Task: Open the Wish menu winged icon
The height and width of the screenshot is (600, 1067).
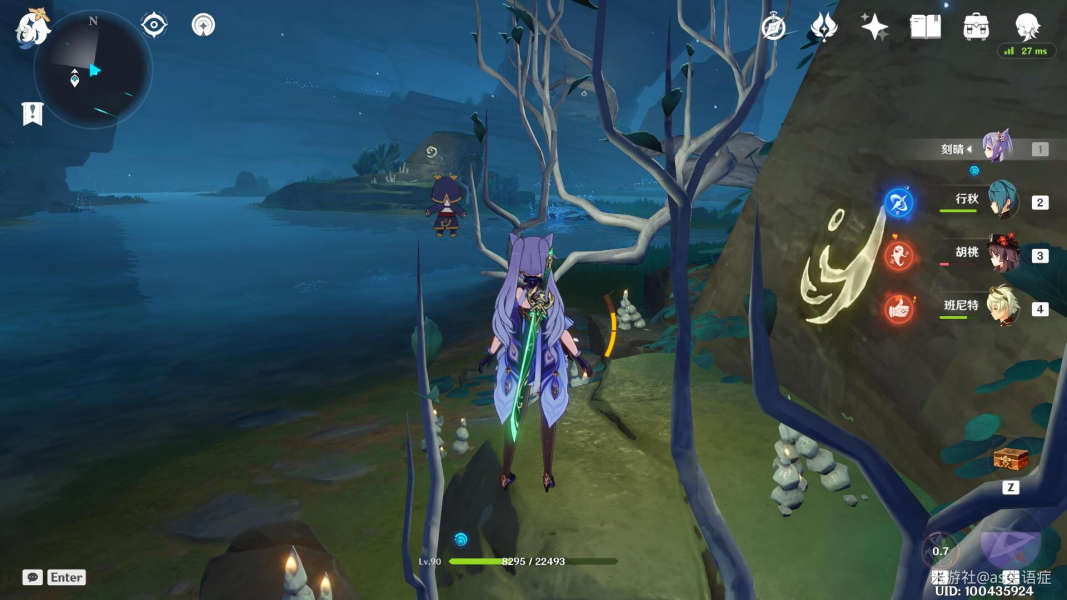Action: coord(823,27)
